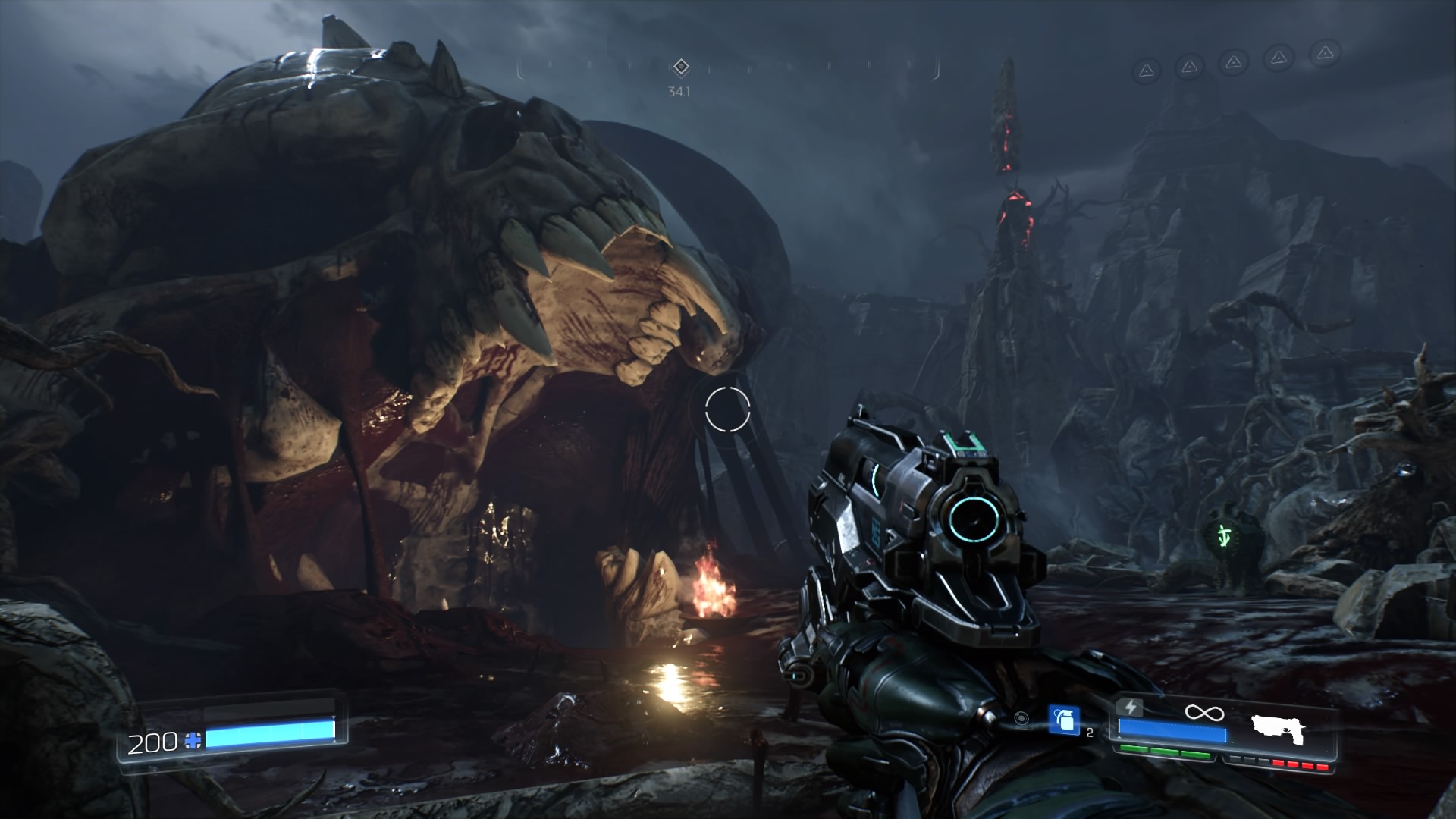Select the frag grenade equipment icon
The image size is (1456, 819).
coord(1064,720)
